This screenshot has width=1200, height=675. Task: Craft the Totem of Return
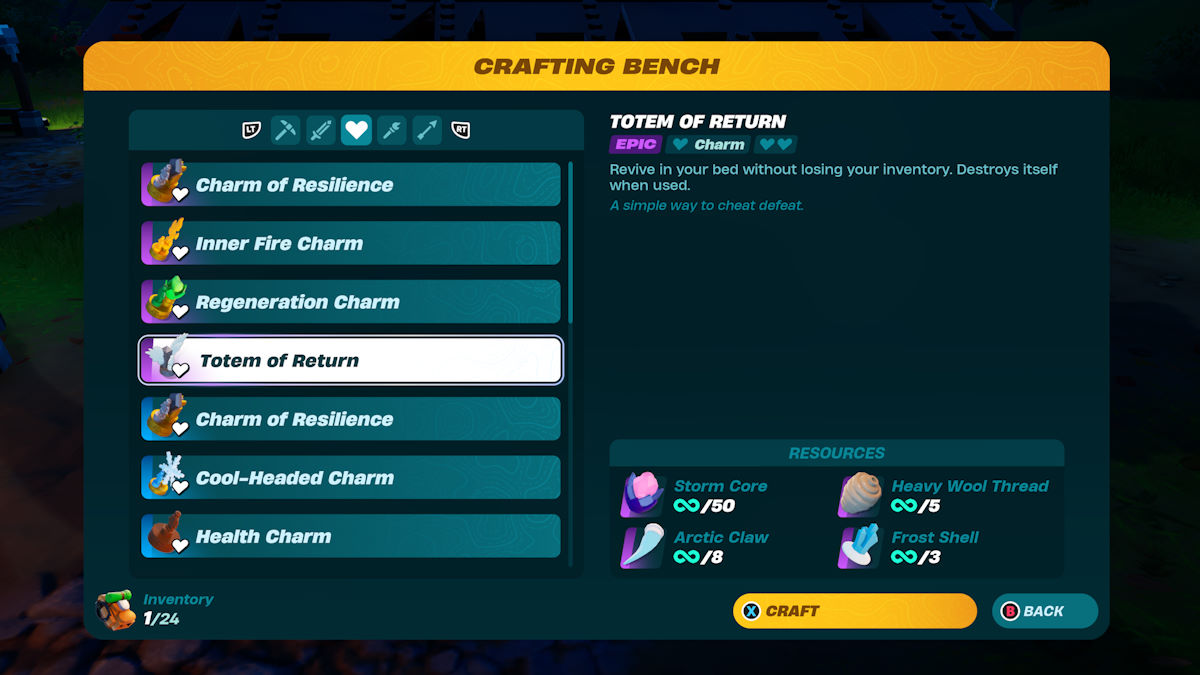coord(854,611)
